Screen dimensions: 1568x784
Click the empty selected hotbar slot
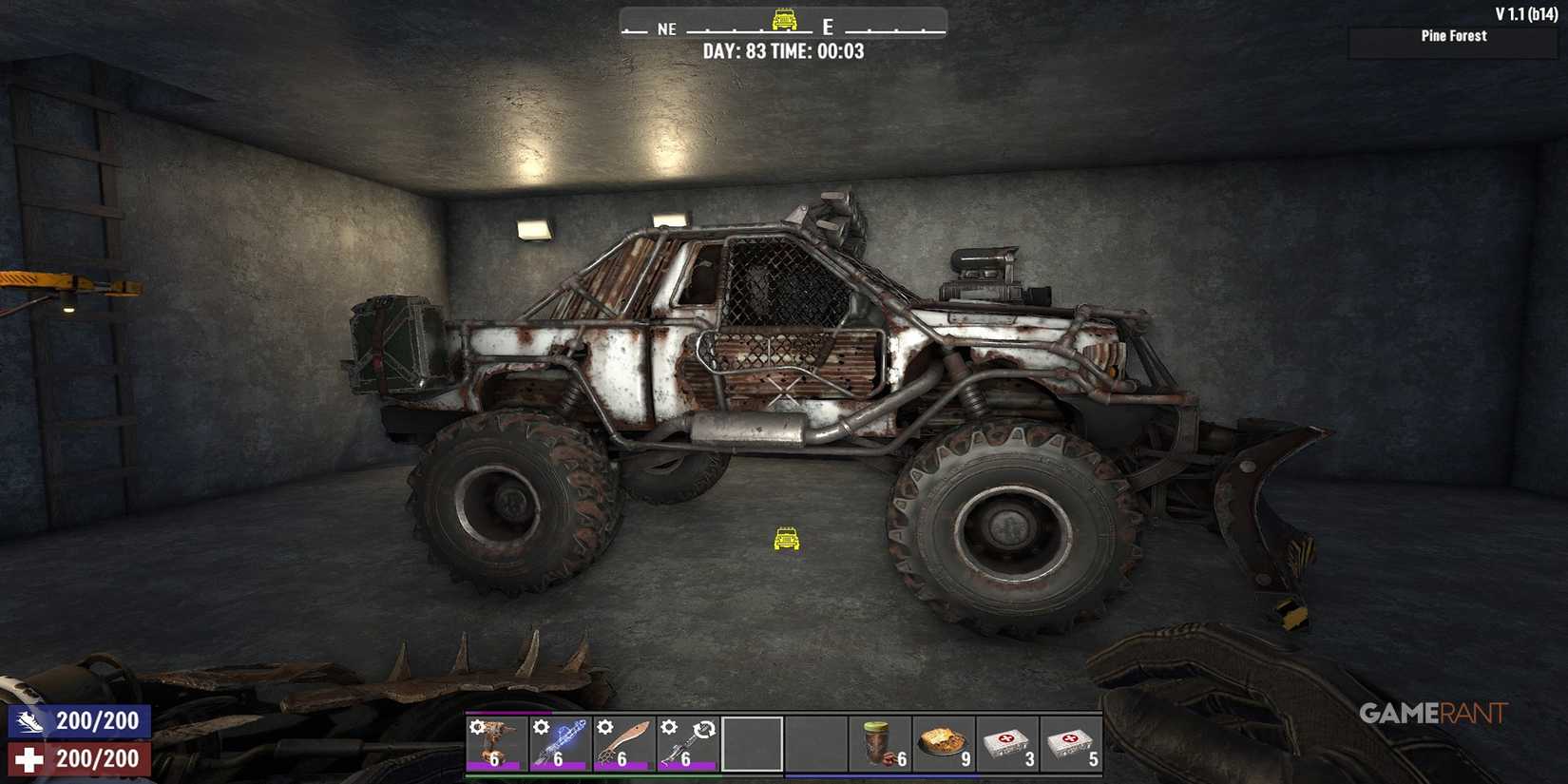(753, 743)
